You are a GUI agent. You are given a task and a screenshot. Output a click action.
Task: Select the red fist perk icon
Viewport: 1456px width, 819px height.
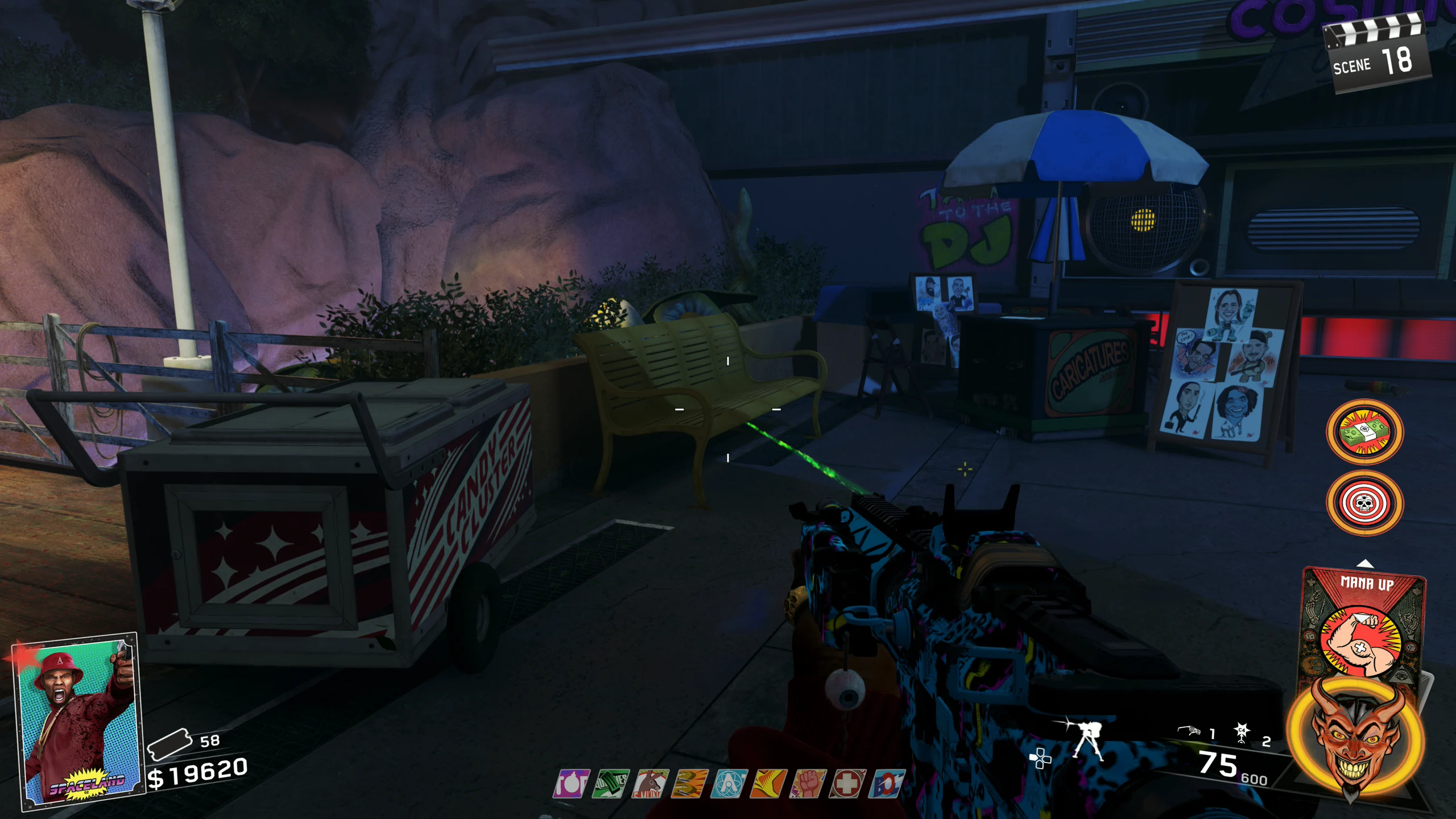(808, 784)
